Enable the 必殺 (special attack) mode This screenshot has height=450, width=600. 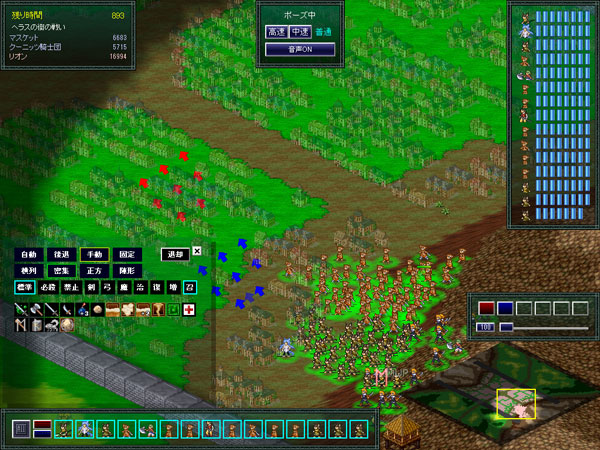pos(51,288)
